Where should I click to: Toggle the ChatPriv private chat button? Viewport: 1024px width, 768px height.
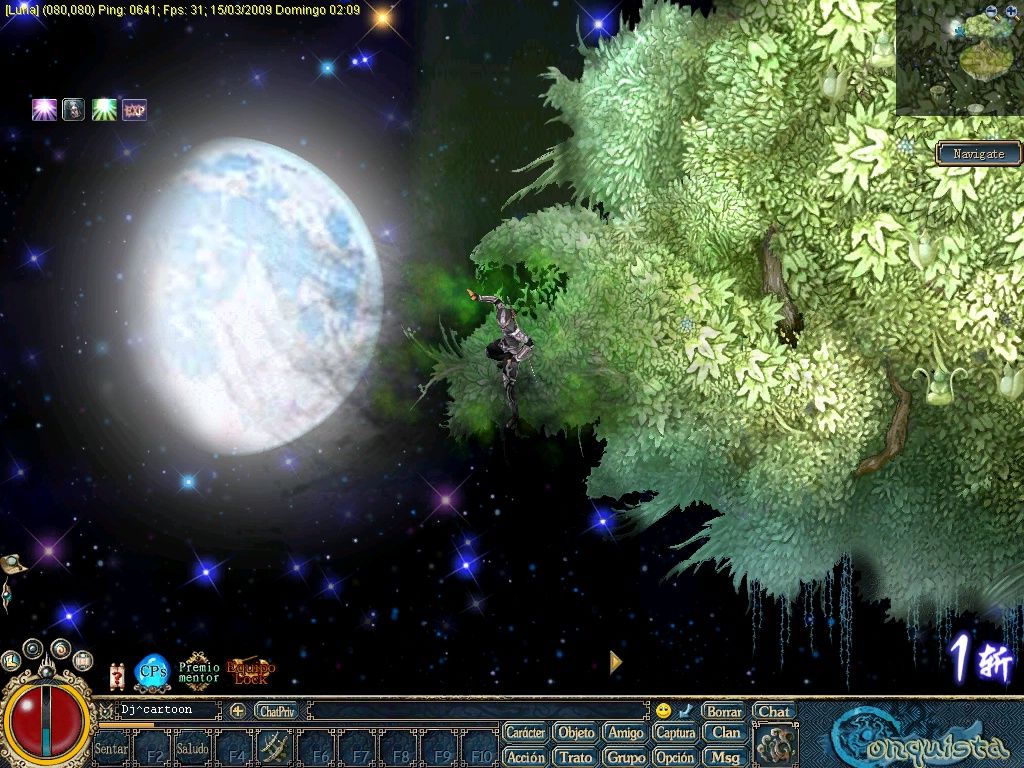276,711
